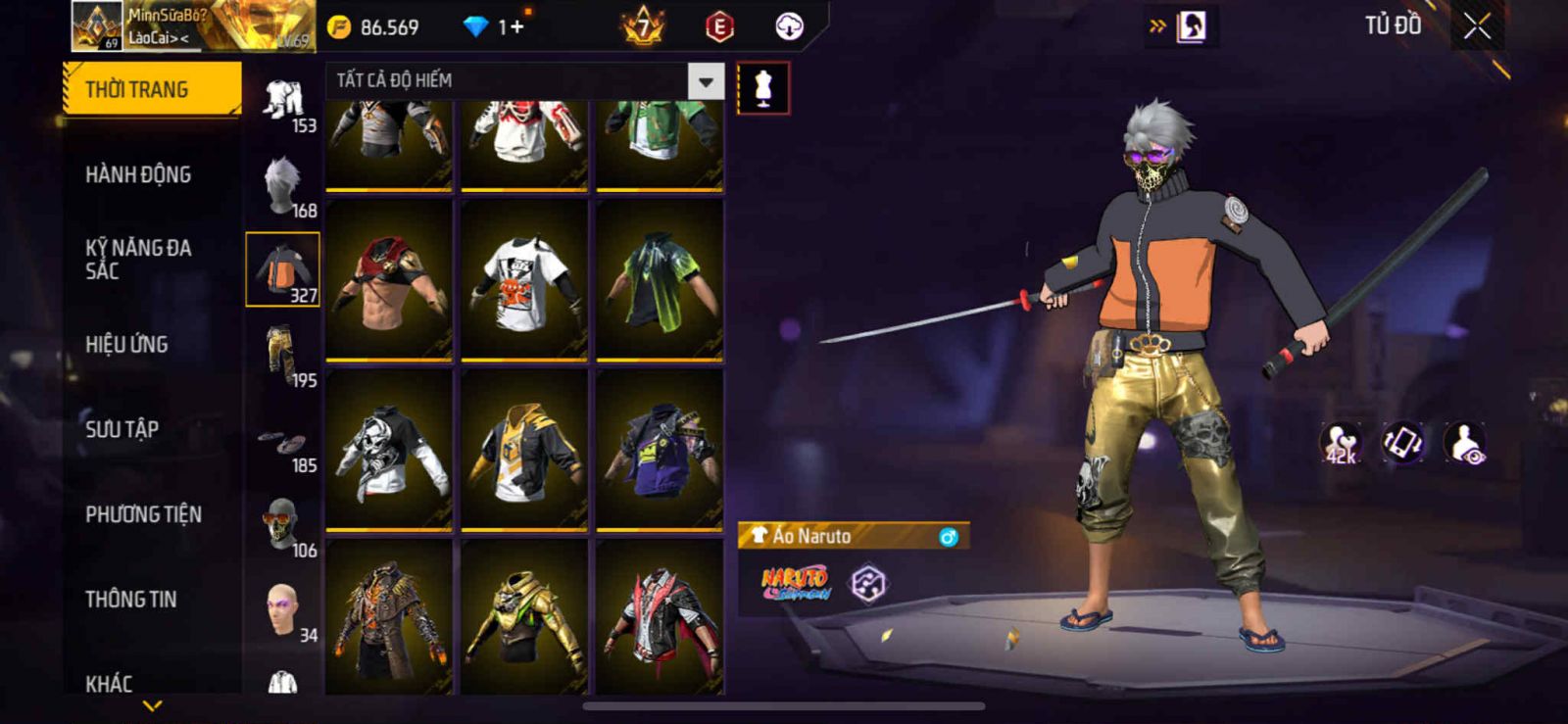Image resolution: width=1568 pixels, height=724 pixels.
Task: Toggle the character visibility eye icon
Action: click(x=1465, y=443)
